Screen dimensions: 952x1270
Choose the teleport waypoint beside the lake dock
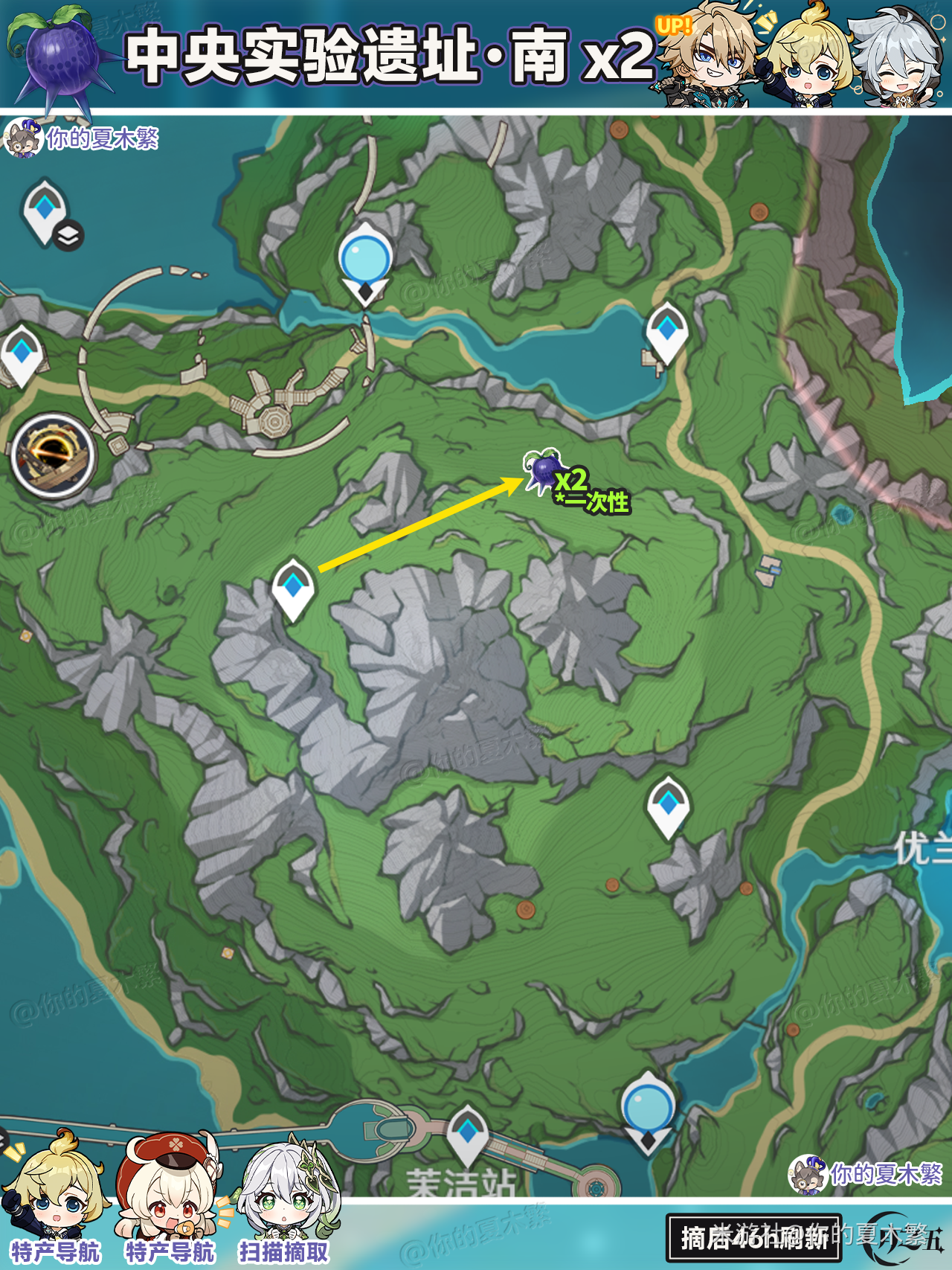click(666, 331)
